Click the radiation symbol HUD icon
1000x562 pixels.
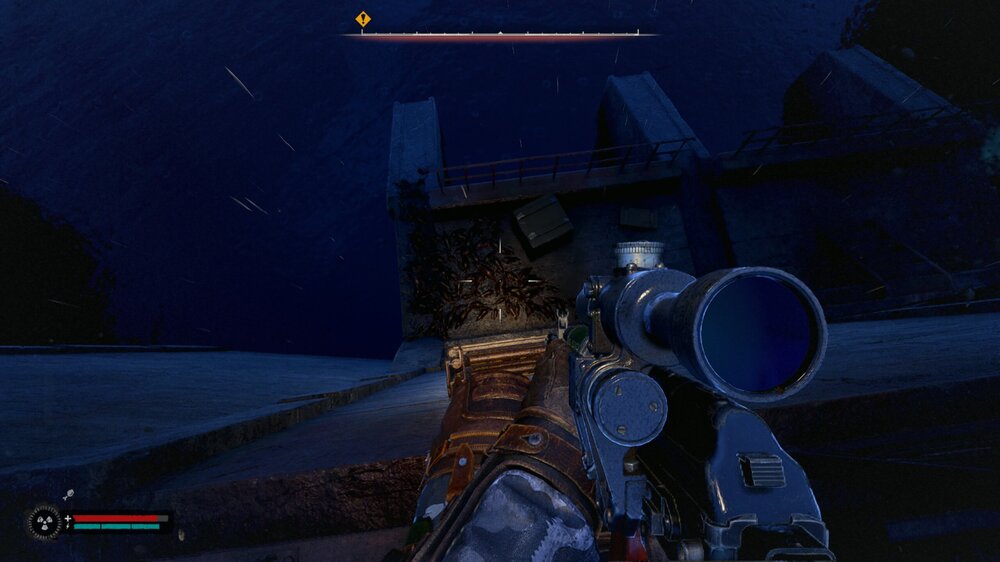click(x=43, y=522)
